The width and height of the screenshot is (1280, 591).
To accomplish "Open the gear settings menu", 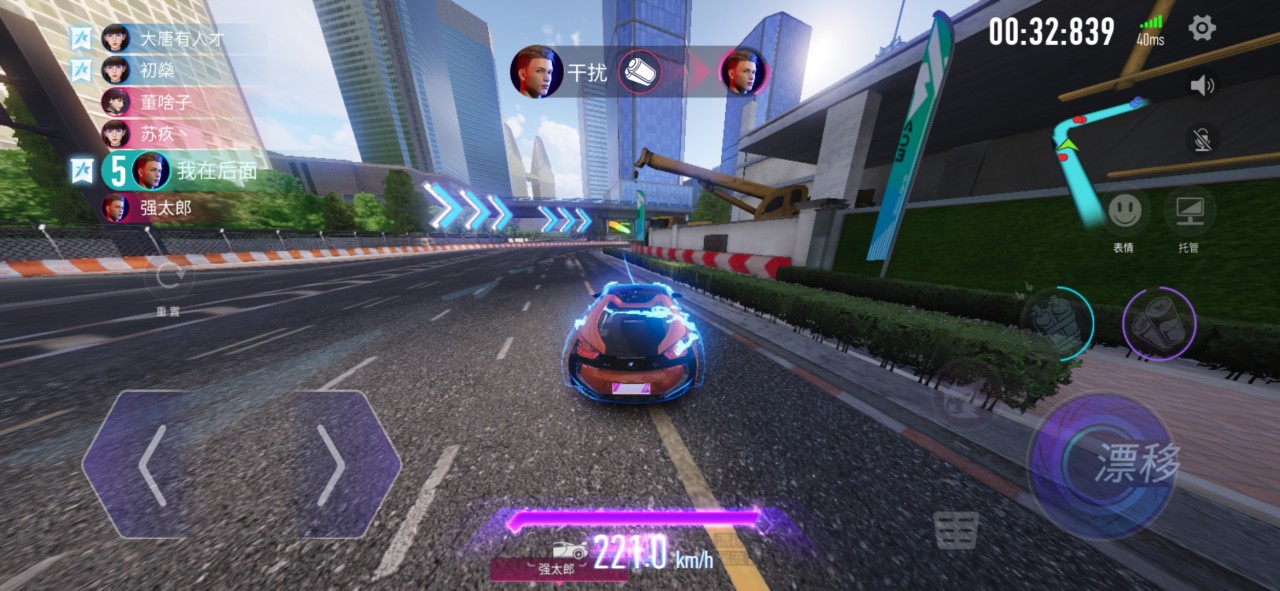I will (1202, 28).
